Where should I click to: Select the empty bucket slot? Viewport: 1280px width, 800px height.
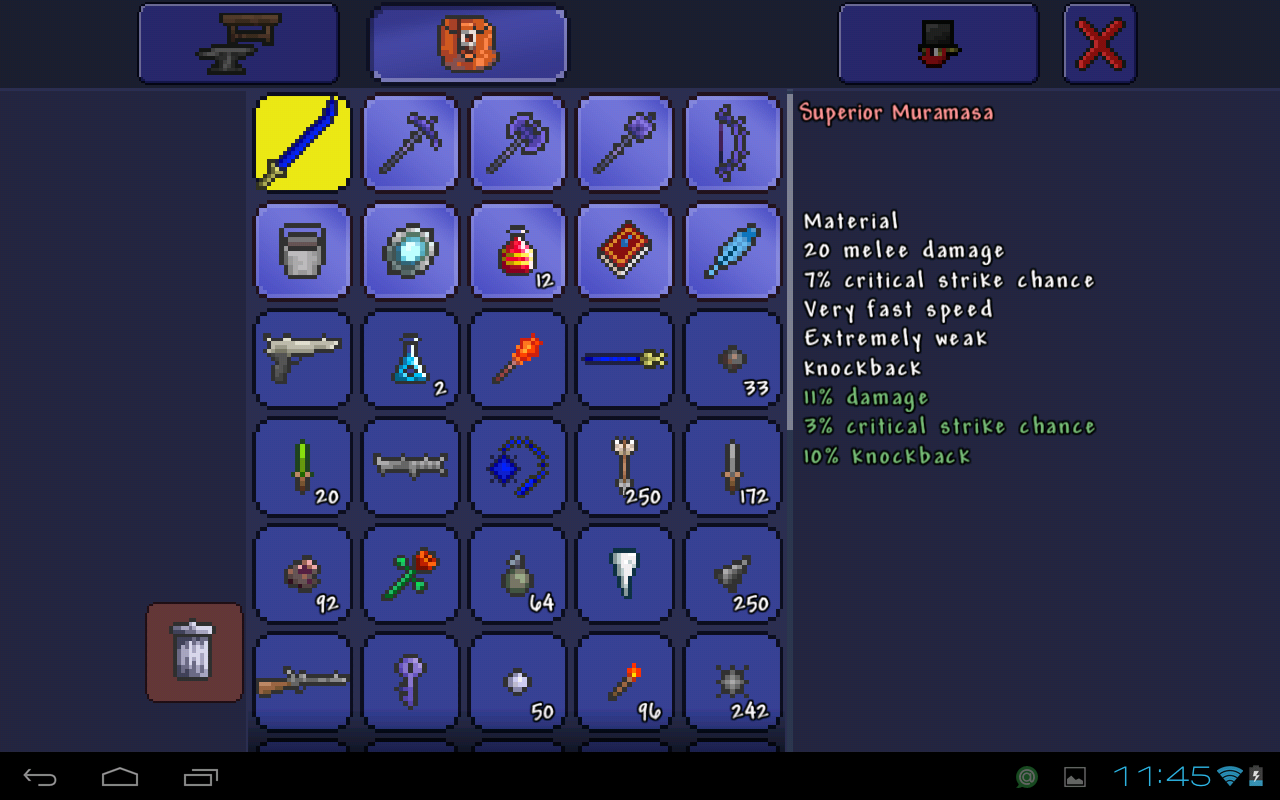[302, 251]
